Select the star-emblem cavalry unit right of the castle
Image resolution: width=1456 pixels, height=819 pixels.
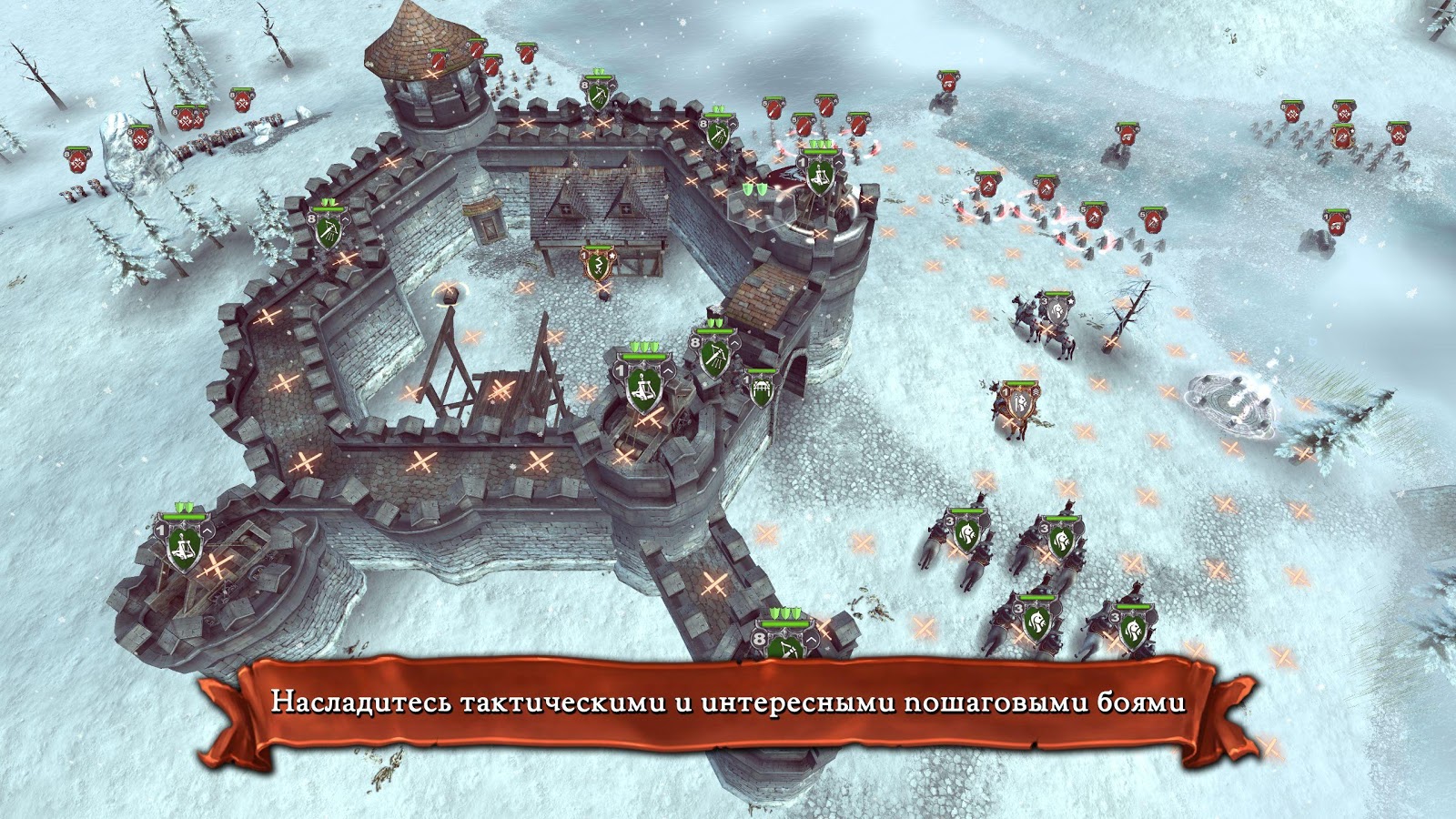point(1058,310)
